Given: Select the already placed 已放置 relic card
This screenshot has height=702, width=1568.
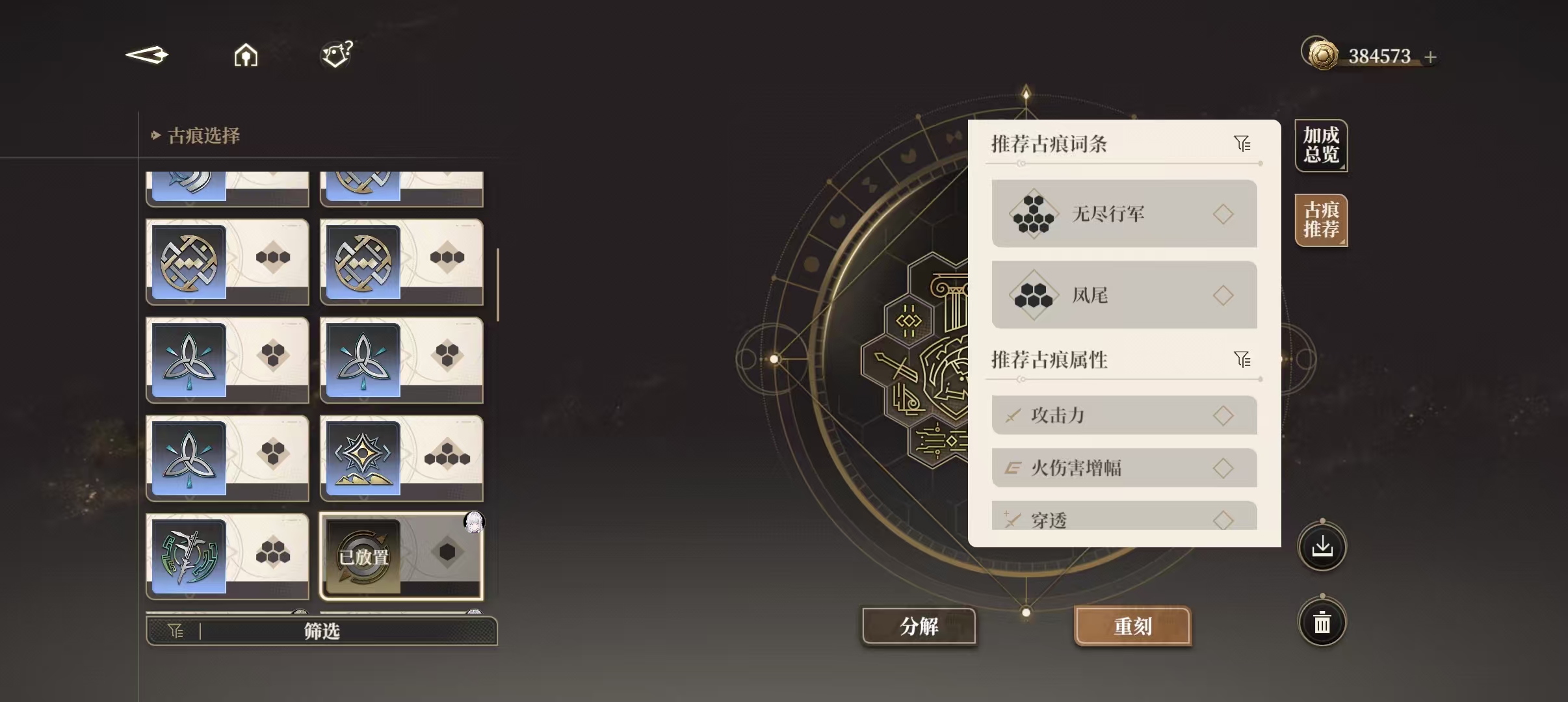Looking at the screenshot, I should point(402,556).
